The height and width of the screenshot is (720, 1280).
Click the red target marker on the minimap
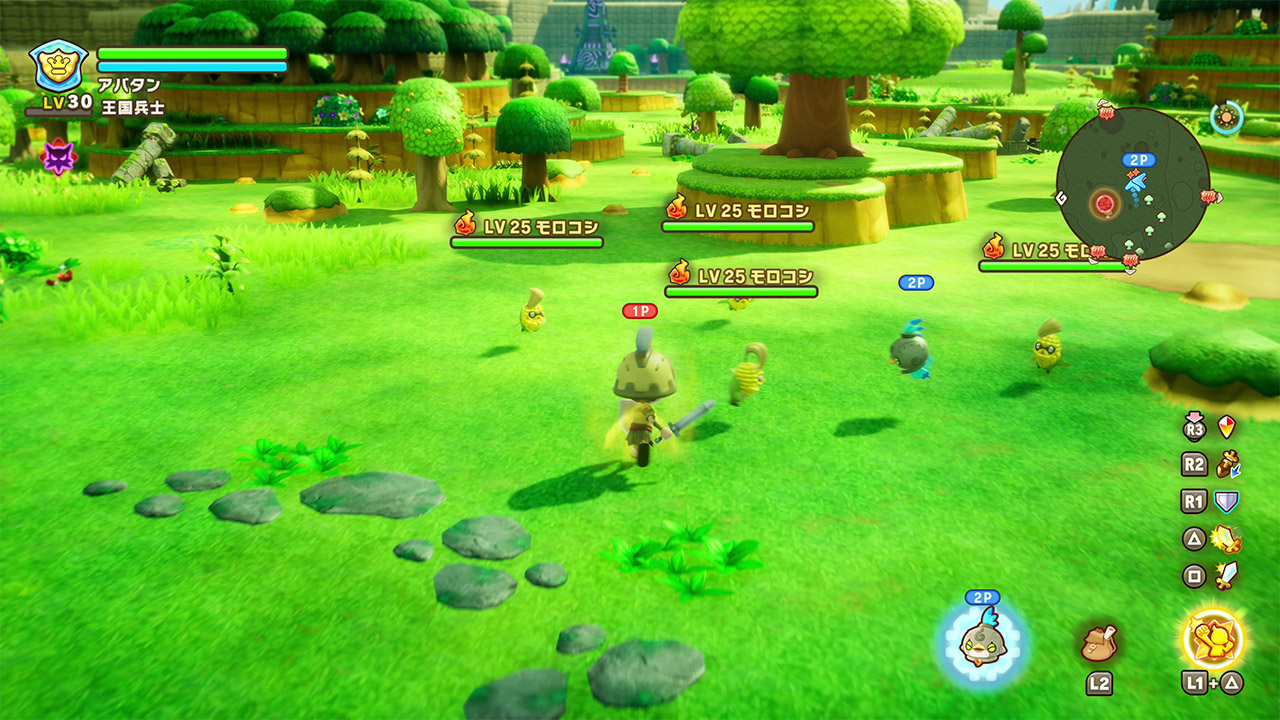pyautogui.click(x=1105, y=204)
